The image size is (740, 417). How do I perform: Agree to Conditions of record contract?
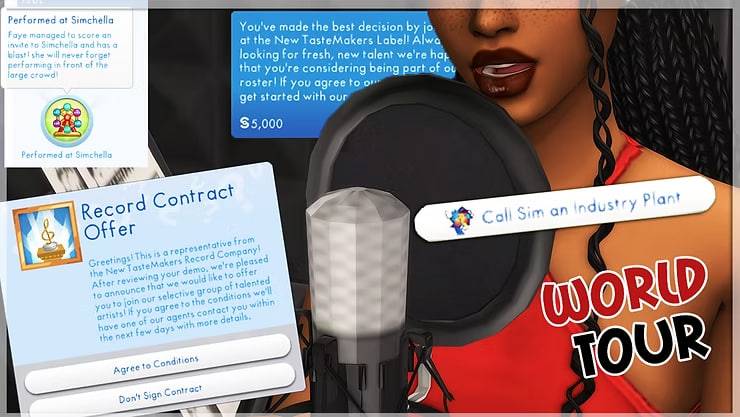pos(158,358)
